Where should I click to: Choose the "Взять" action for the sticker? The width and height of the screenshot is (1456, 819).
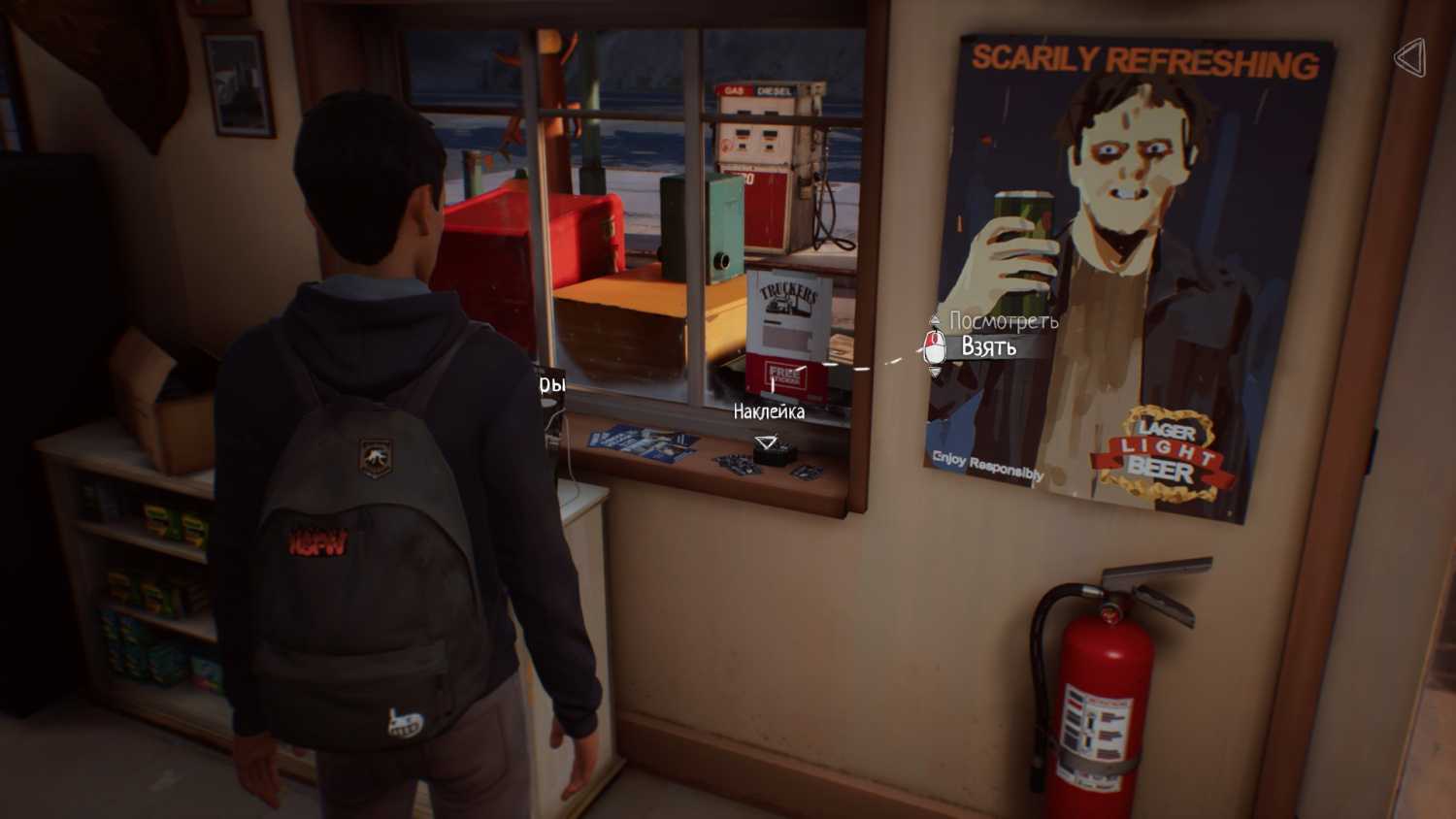[988, 347]
